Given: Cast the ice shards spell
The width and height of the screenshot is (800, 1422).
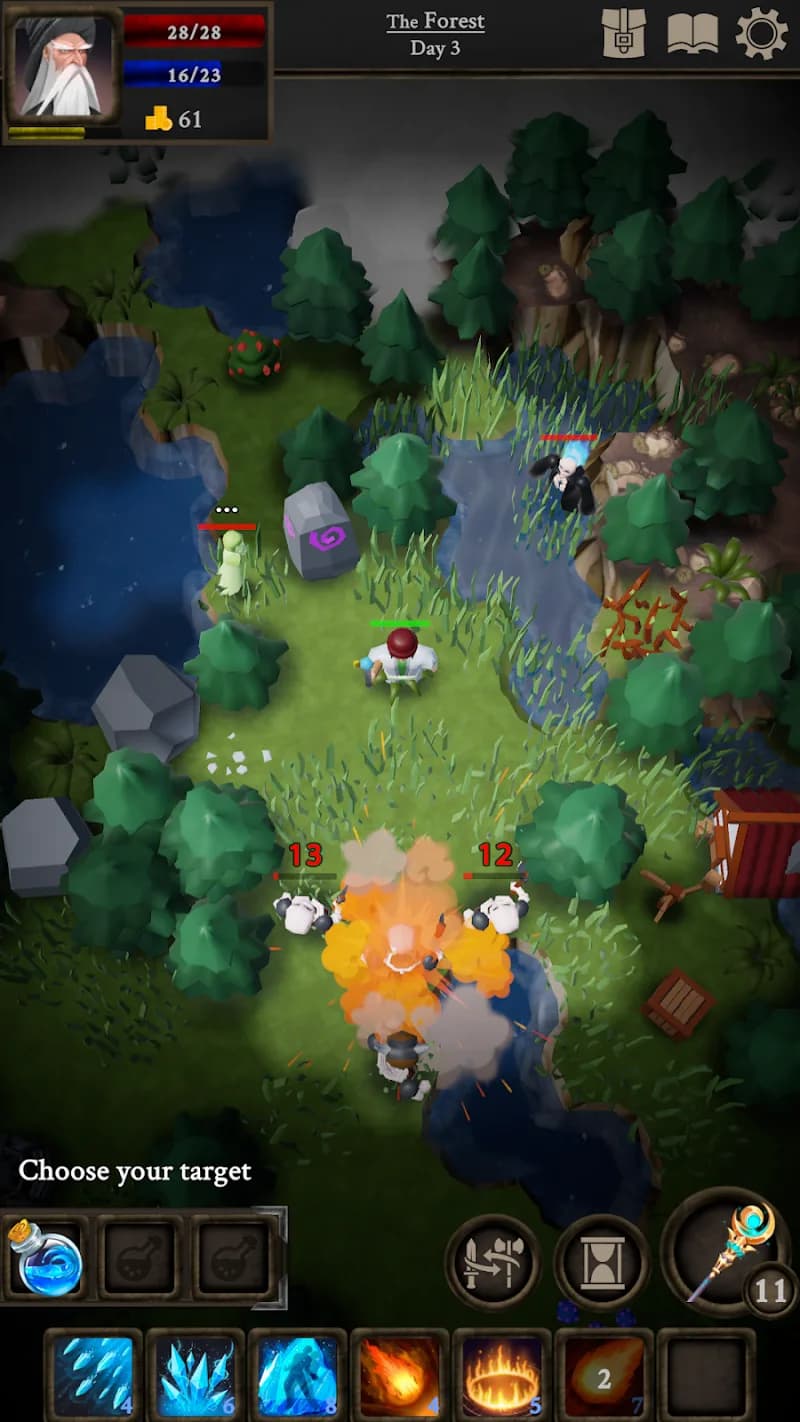Looking at the screenshot, I should (94, 1376).
